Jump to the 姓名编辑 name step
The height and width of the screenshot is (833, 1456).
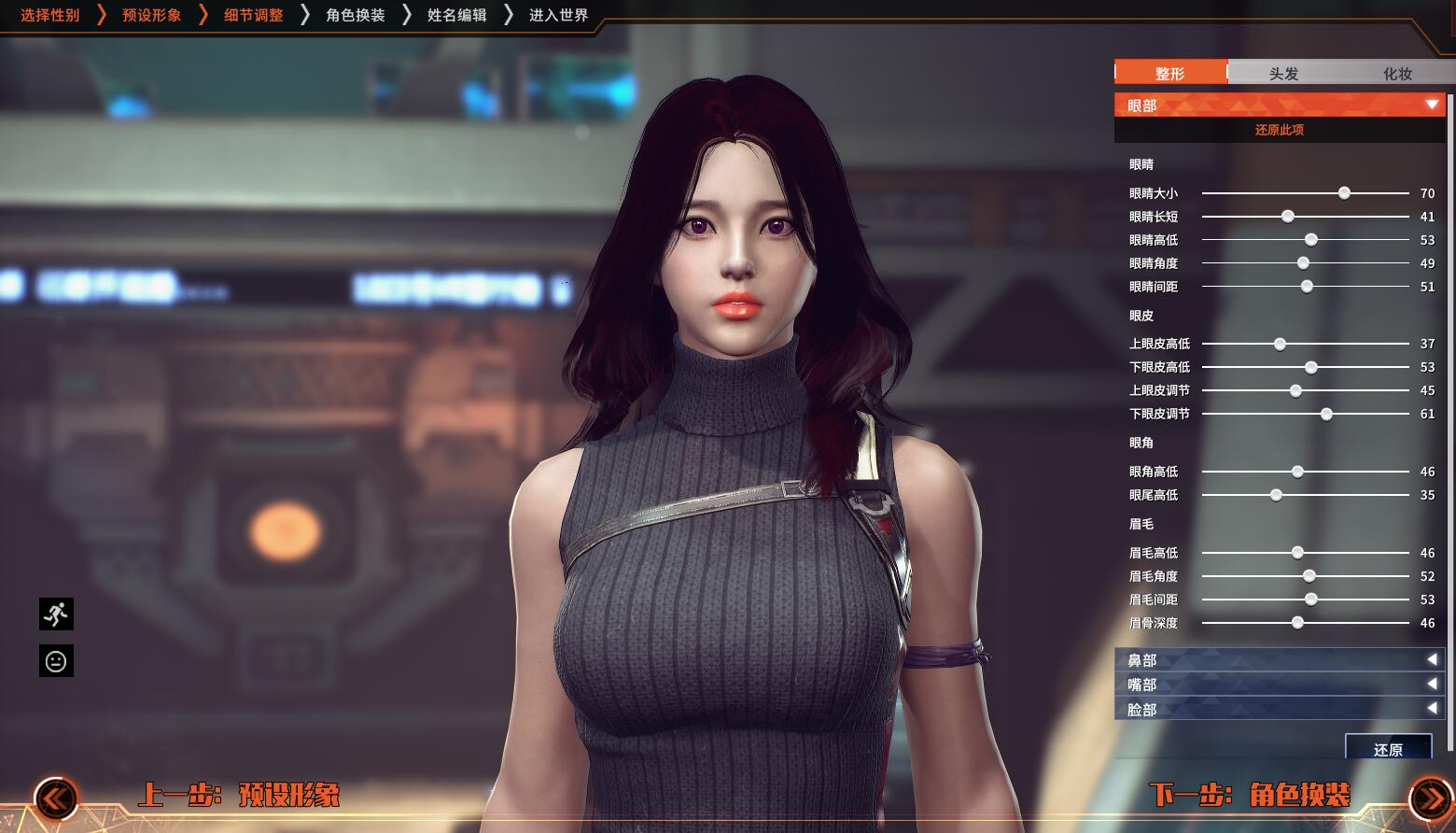(456, 15)
